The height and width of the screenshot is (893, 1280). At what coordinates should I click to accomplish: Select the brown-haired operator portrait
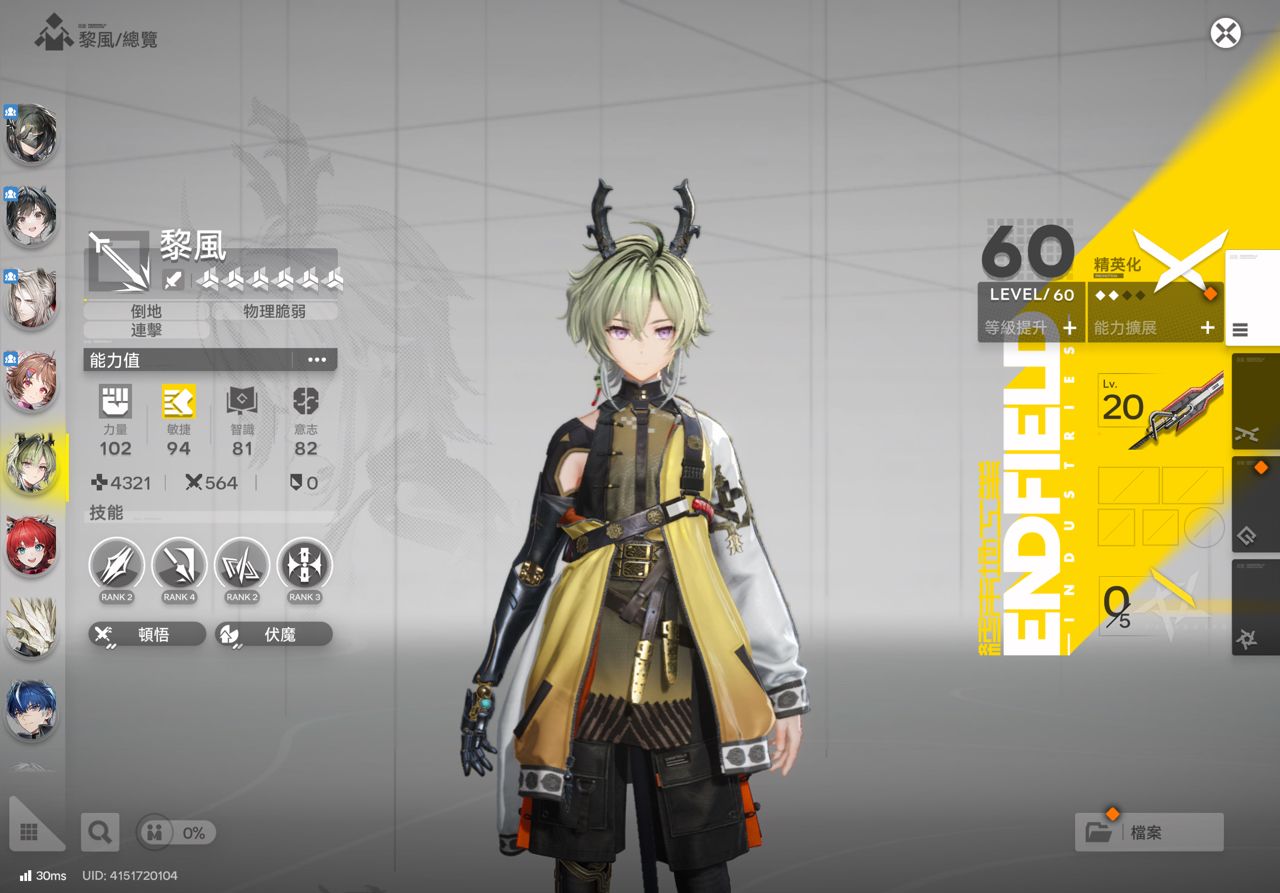pyautogui.click(x=31, y=383)
